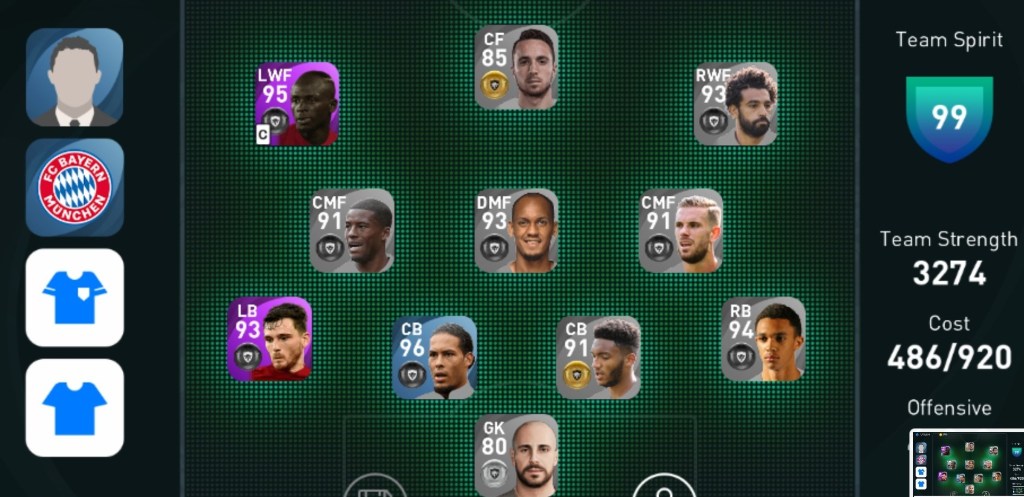
Task: Open the kit with badge button
Action: [x=74, y=297]
